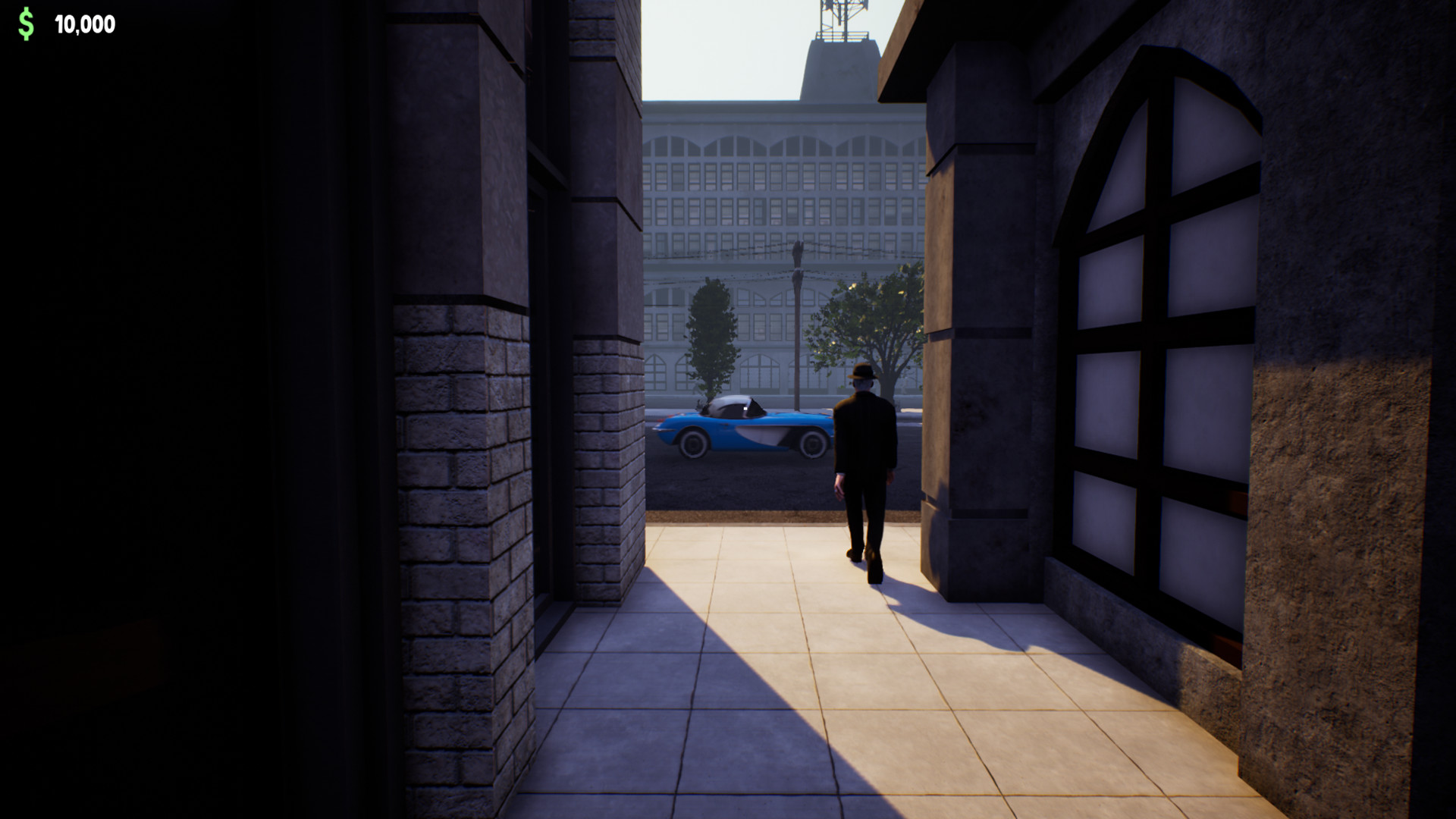Screen dimensions: 1456x819
Task: Click the green dollar sign icon
Action: [x=25, y=22]
